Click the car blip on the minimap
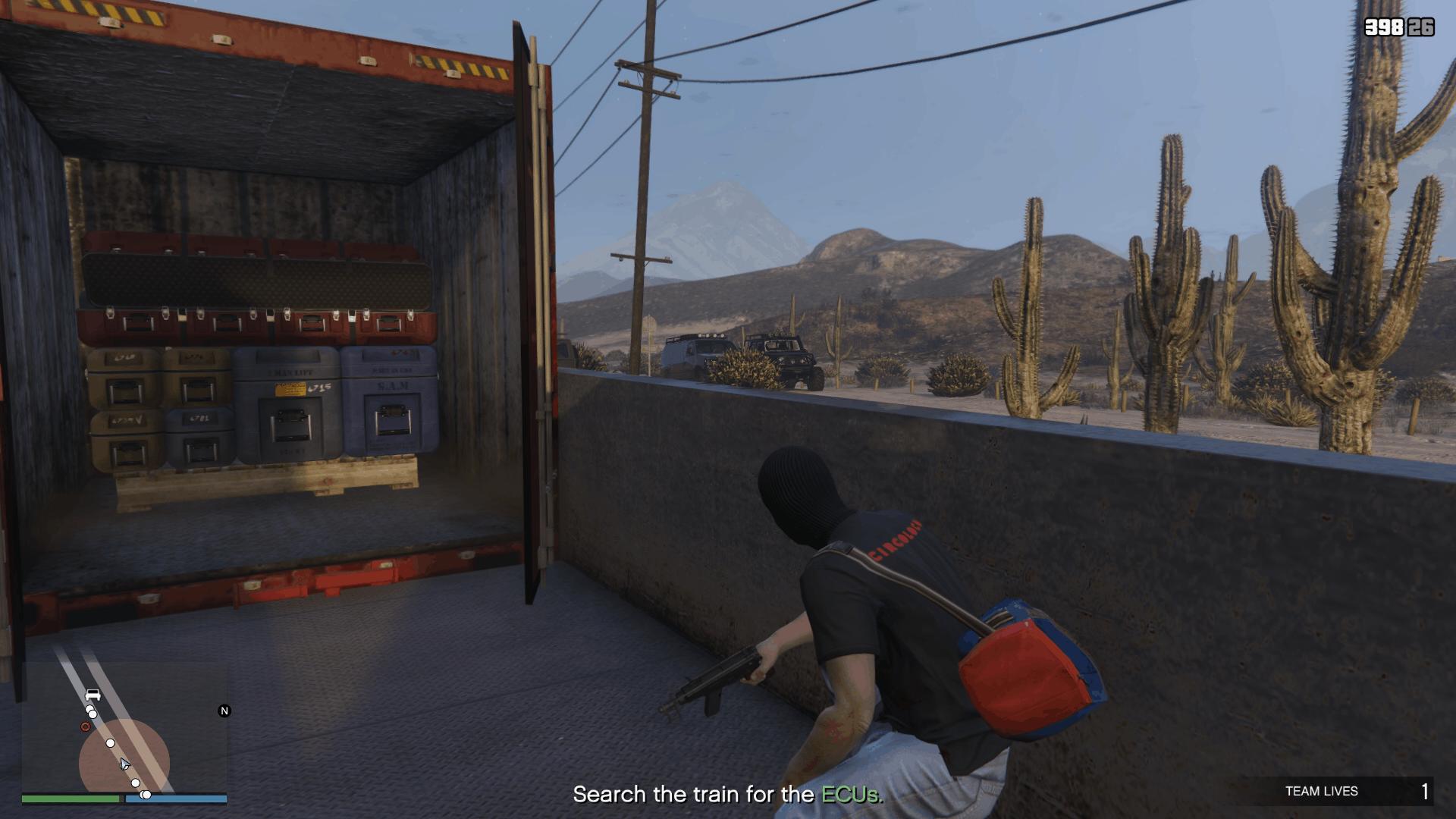The image size is (1456, 819). tap(93, 694)
